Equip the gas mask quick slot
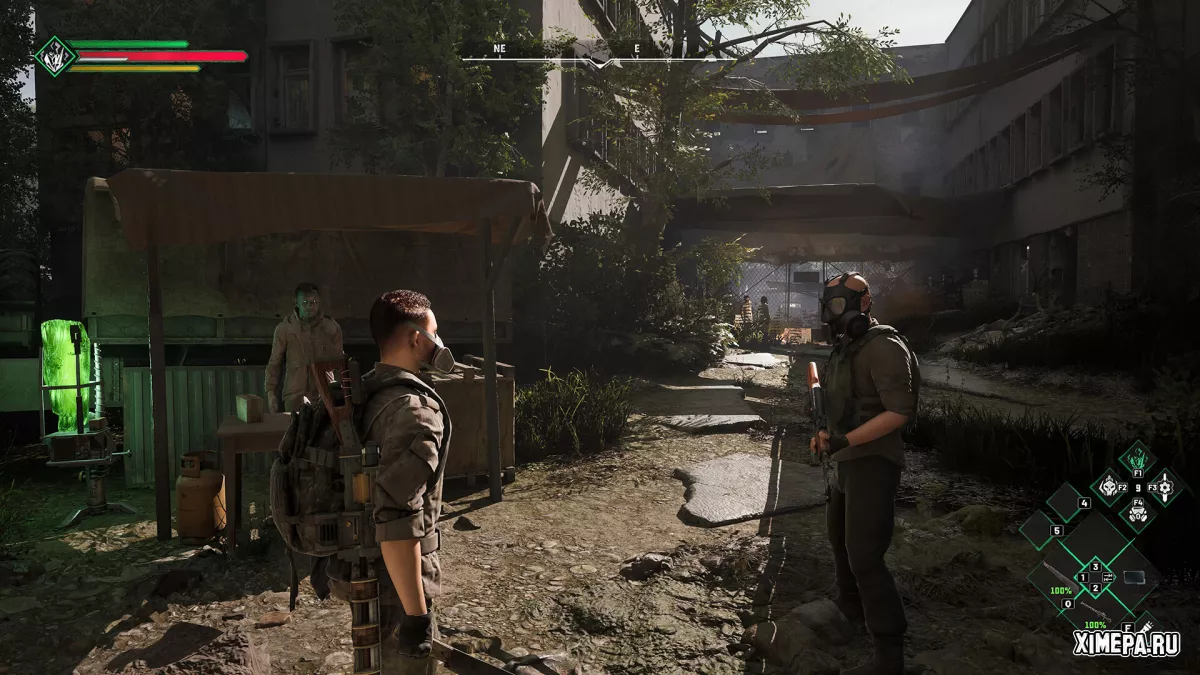Image resolution: width=1200 pixels, height=675 pixels. point(1137,514)
